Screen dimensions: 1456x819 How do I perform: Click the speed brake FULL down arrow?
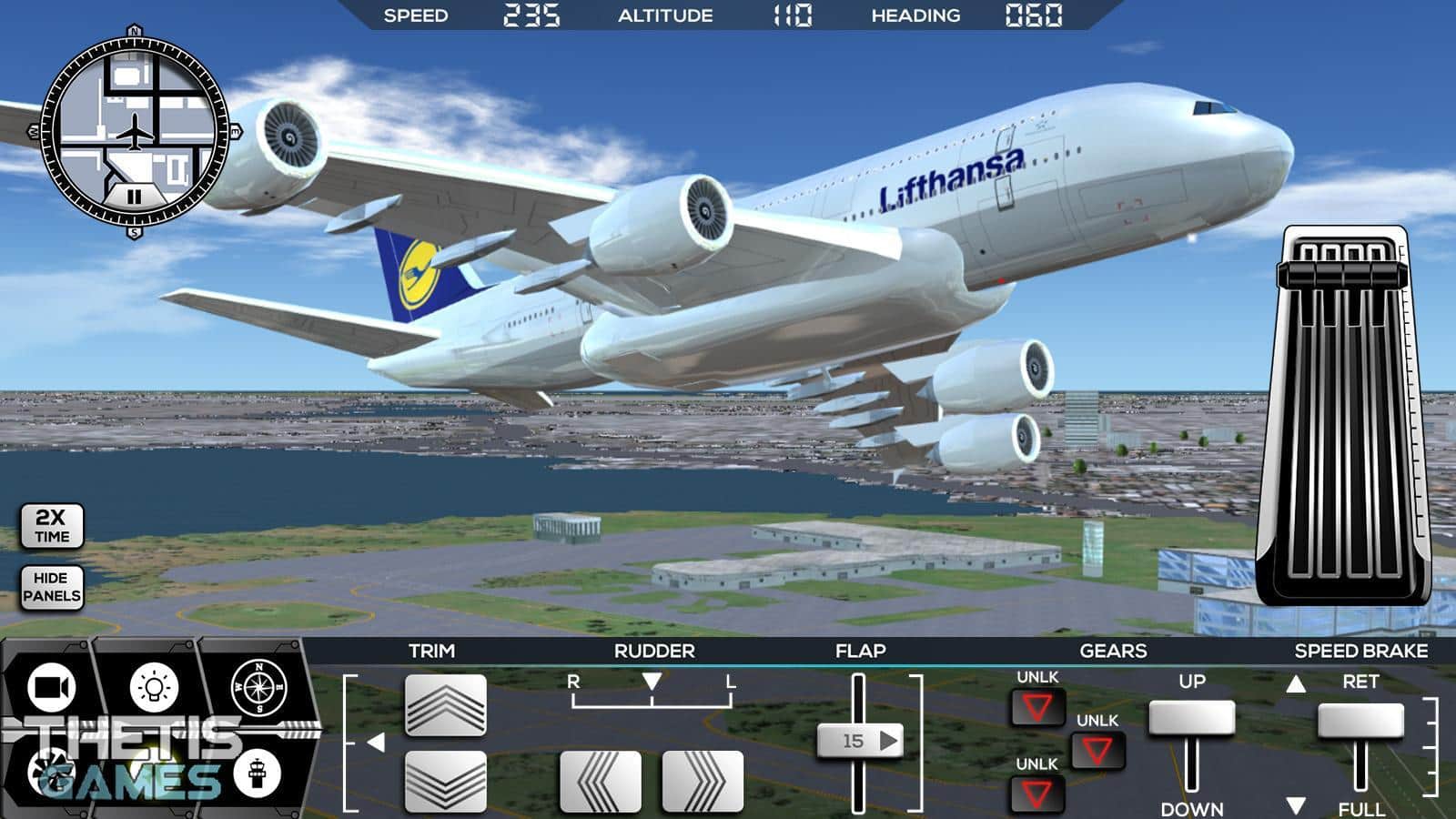coord(1296,806)
